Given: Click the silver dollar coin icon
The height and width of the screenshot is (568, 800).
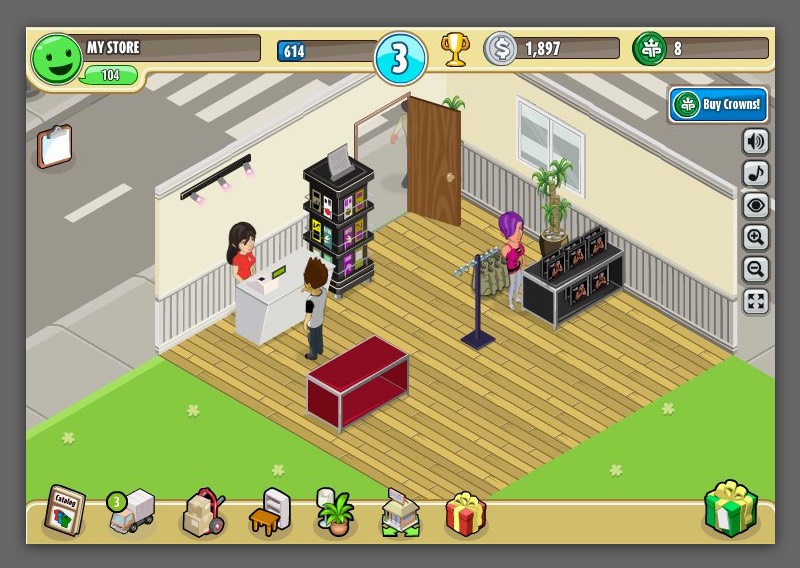Looking at the screenshot, I should 500,49.
